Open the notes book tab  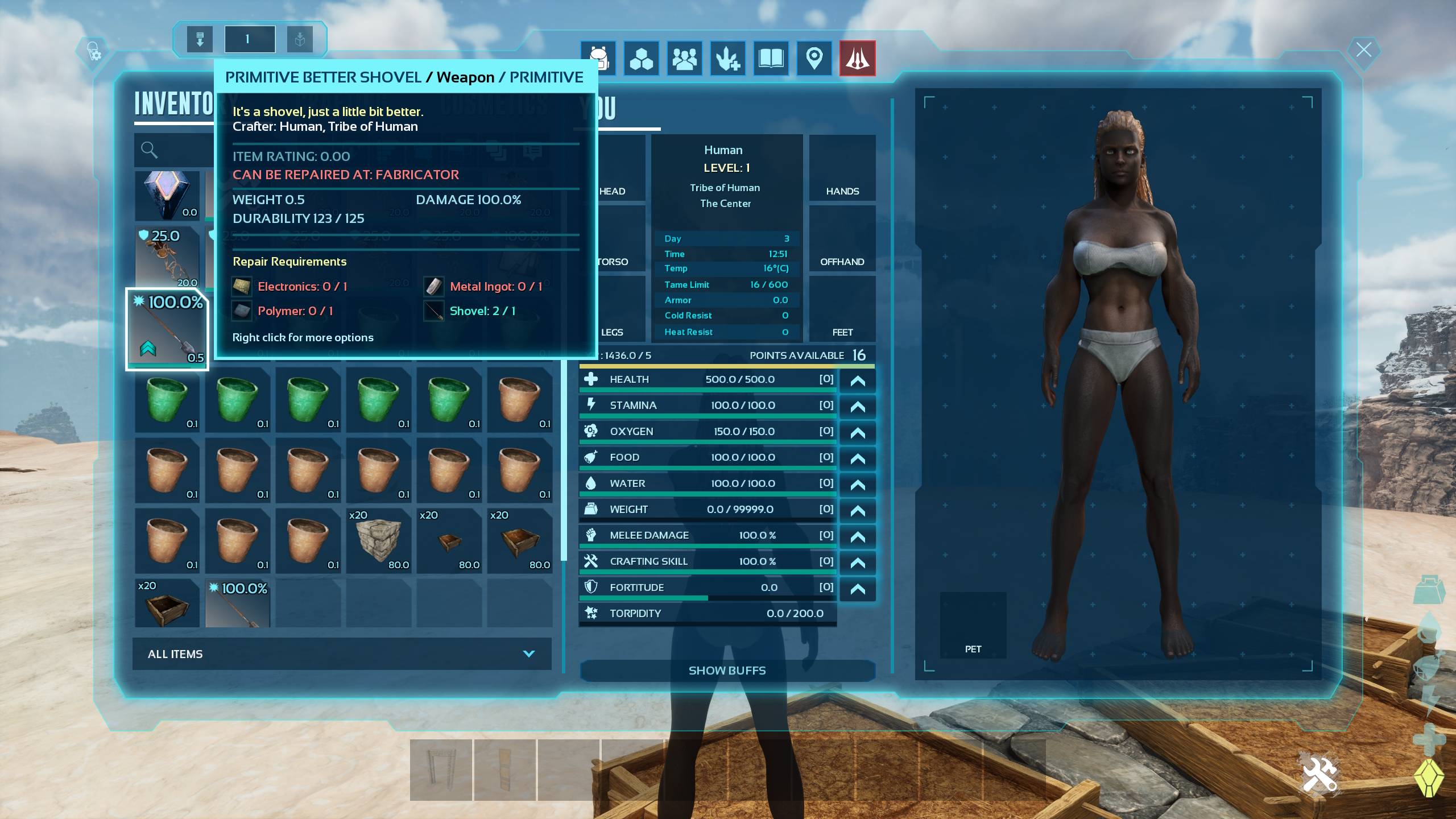click(771, 58)
